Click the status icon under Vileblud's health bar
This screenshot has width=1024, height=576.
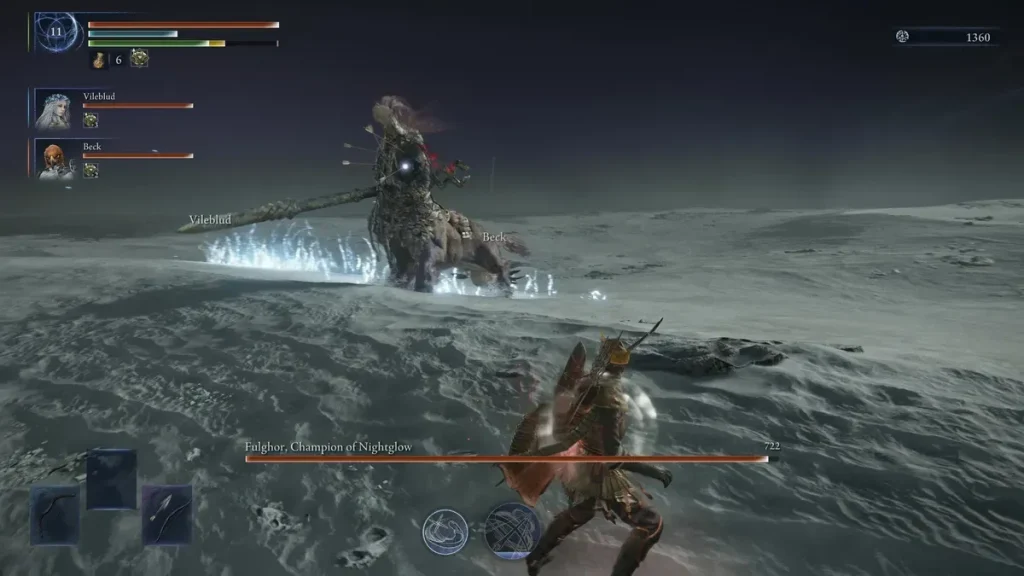(x=90, y=120)
